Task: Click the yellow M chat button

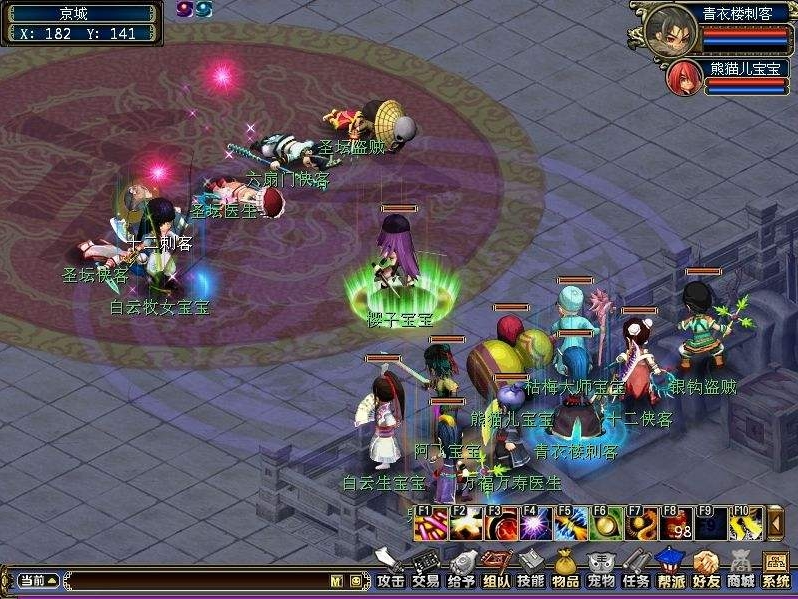Action: click(x=337, y=580)
